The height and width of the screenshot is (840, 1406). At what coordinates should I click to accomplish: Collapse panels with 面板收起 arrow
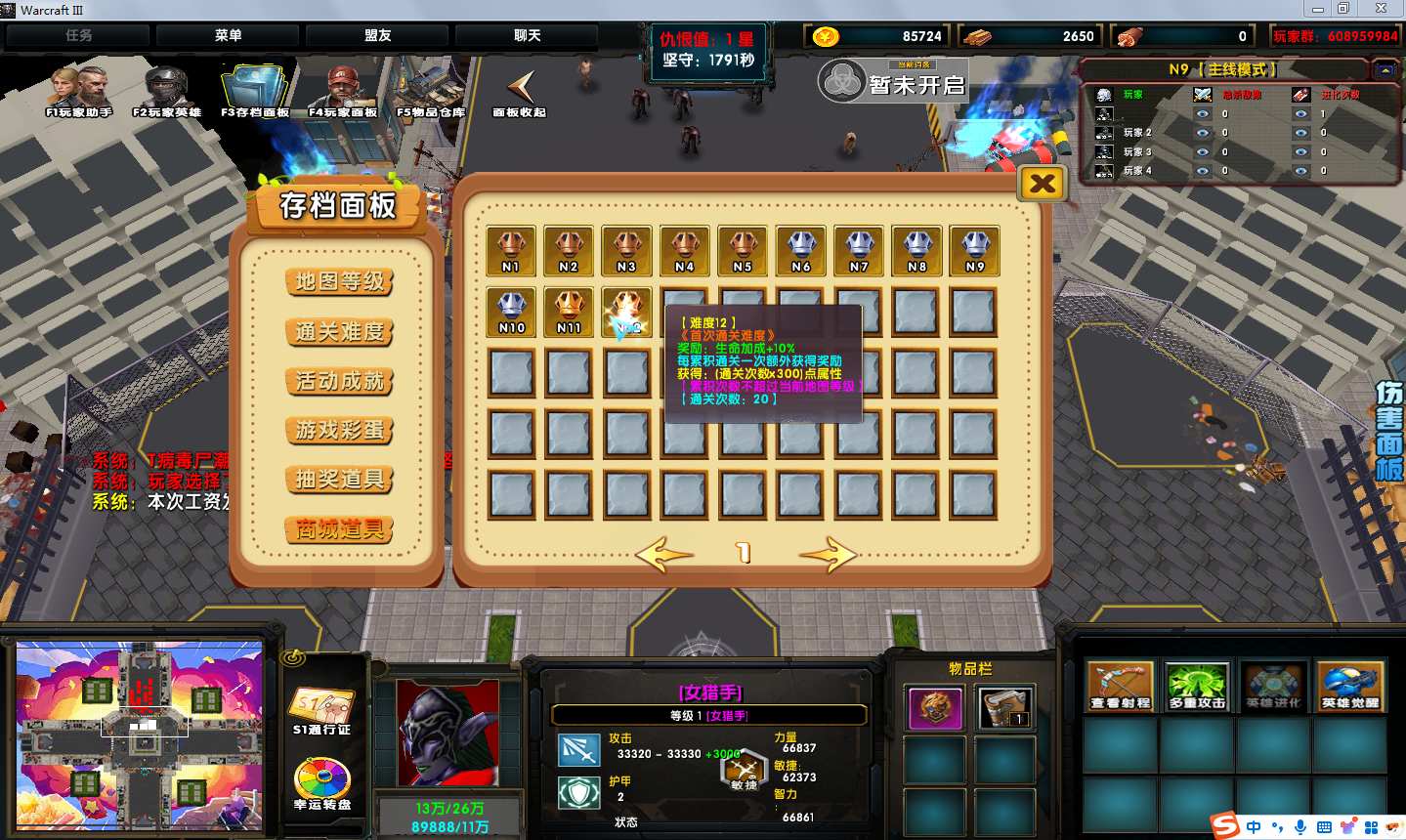tap(520, 91)
